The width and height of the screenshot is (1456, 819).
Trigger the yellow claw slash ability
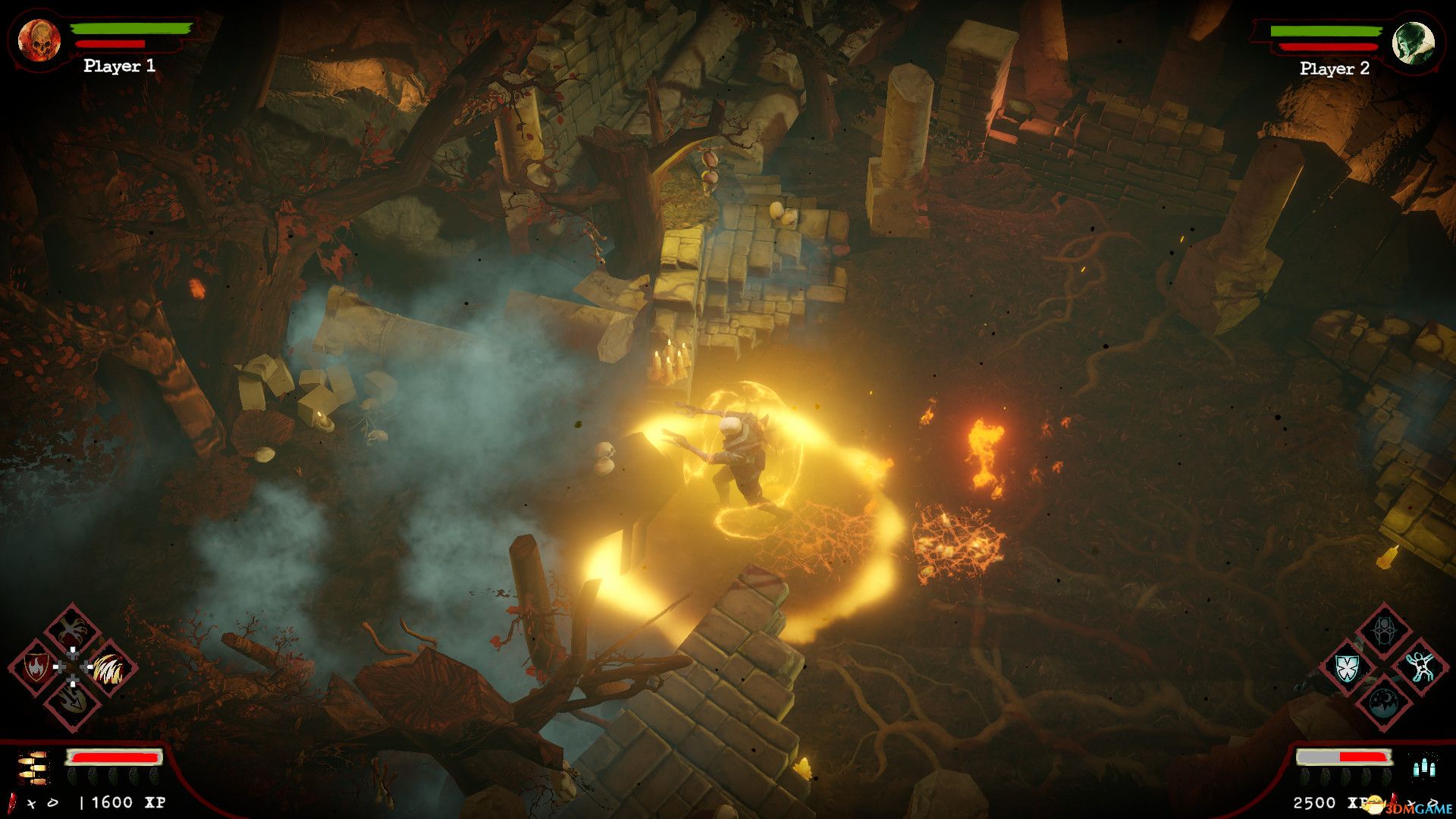coord(110,668)
